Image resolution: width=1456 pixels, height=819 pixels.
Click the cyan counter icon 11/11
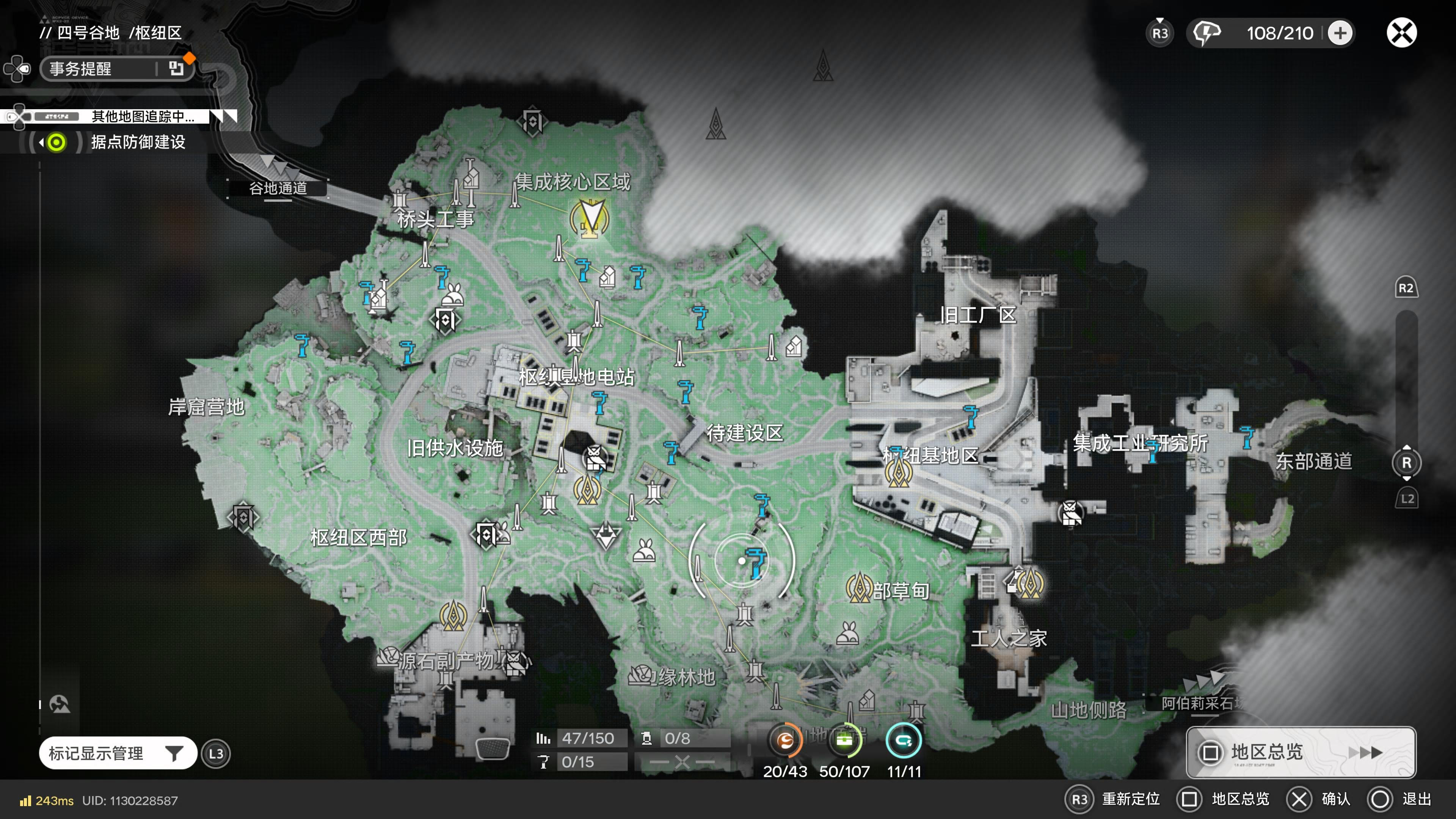(904, 741)
